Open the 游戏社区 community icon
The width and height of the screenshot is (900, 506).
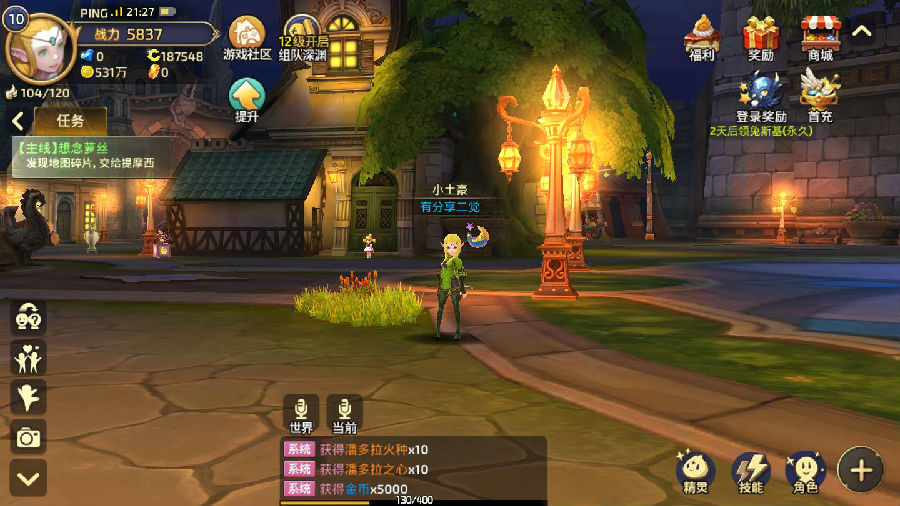pos(248,37)
